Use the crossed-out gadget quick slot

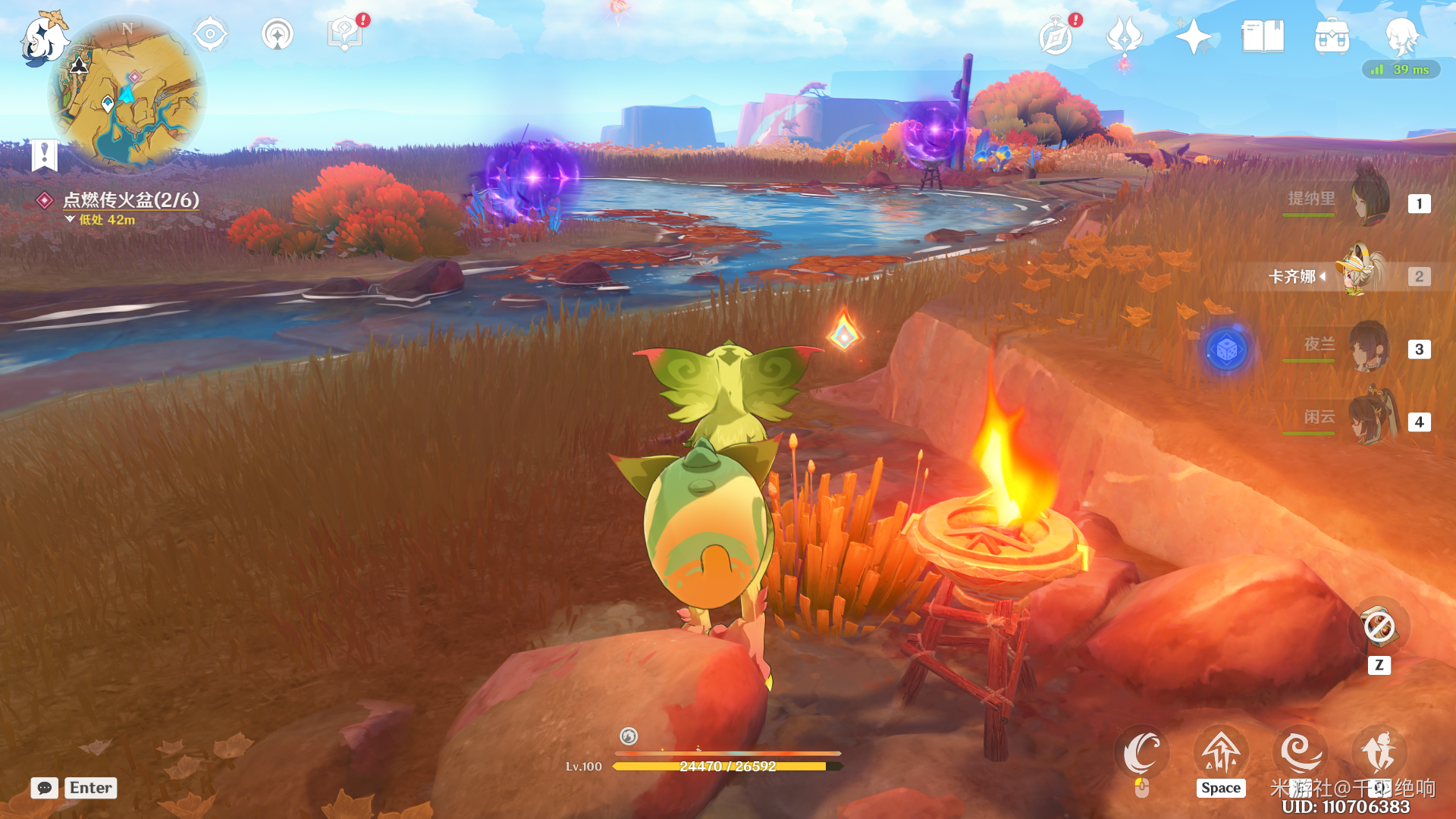[x=1379, y=628]
